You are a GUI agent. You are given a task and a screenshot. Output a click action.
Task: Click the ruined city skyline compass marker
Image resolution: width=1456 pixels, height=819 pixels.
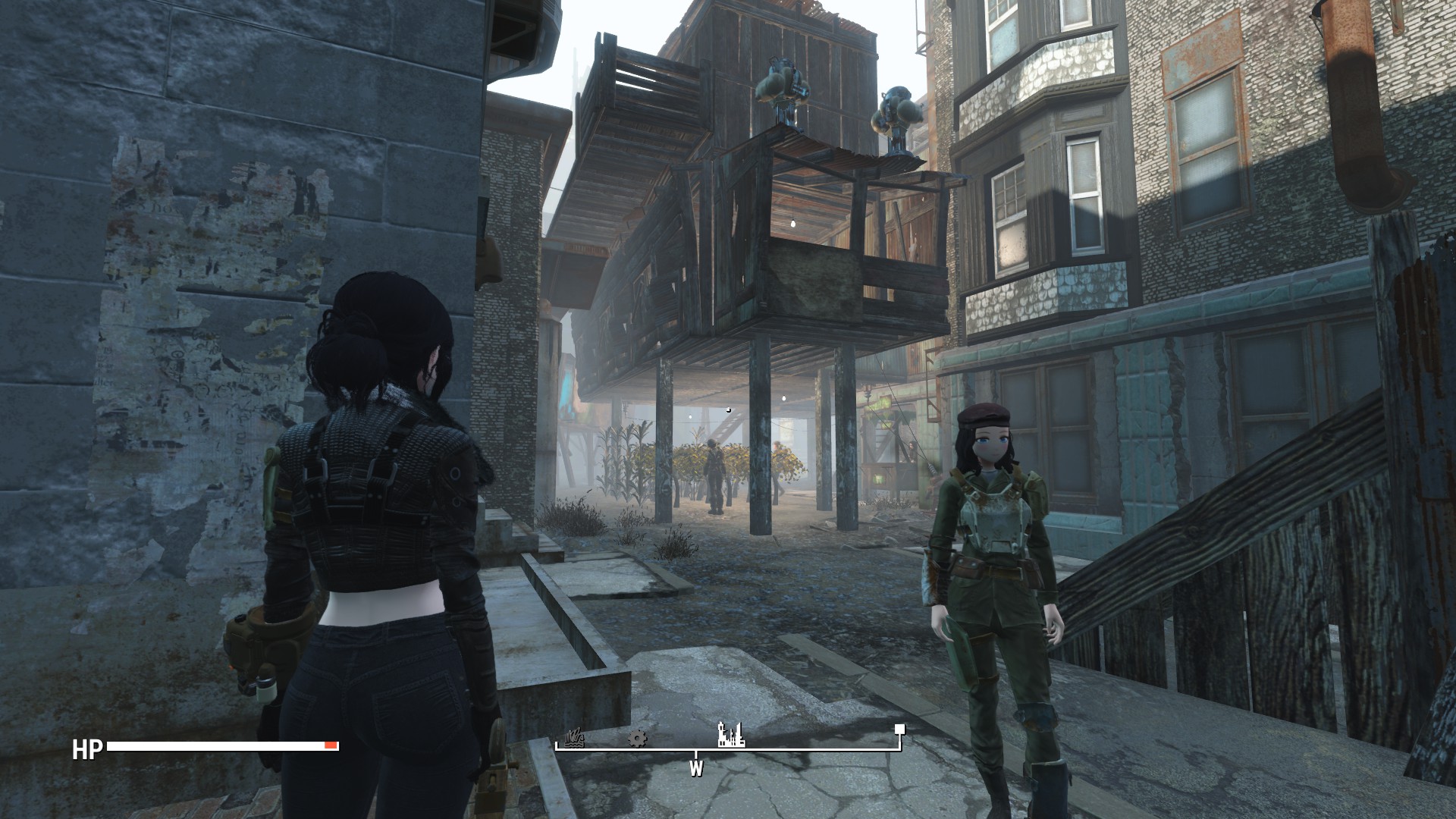tap(731, 734)
